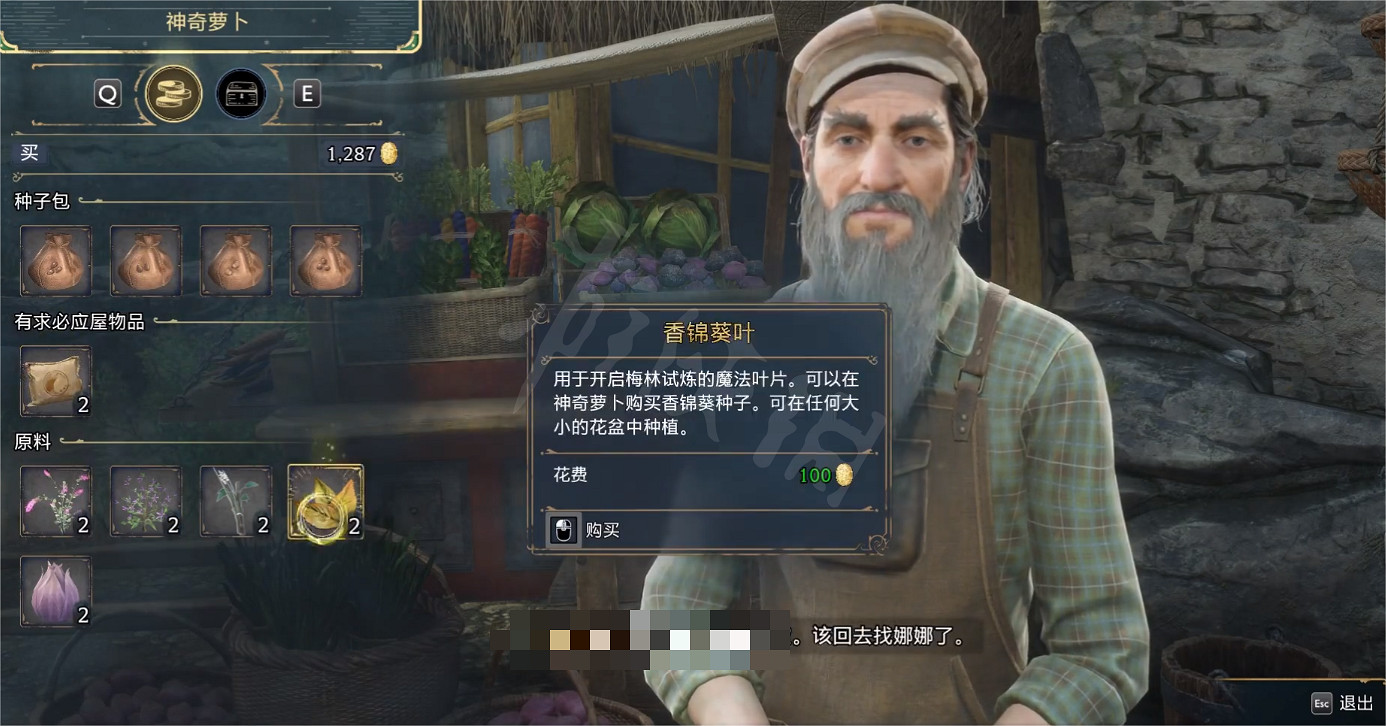Click the 买 section label
This screenshot has width=1386, height=726.
coord(29,153)
